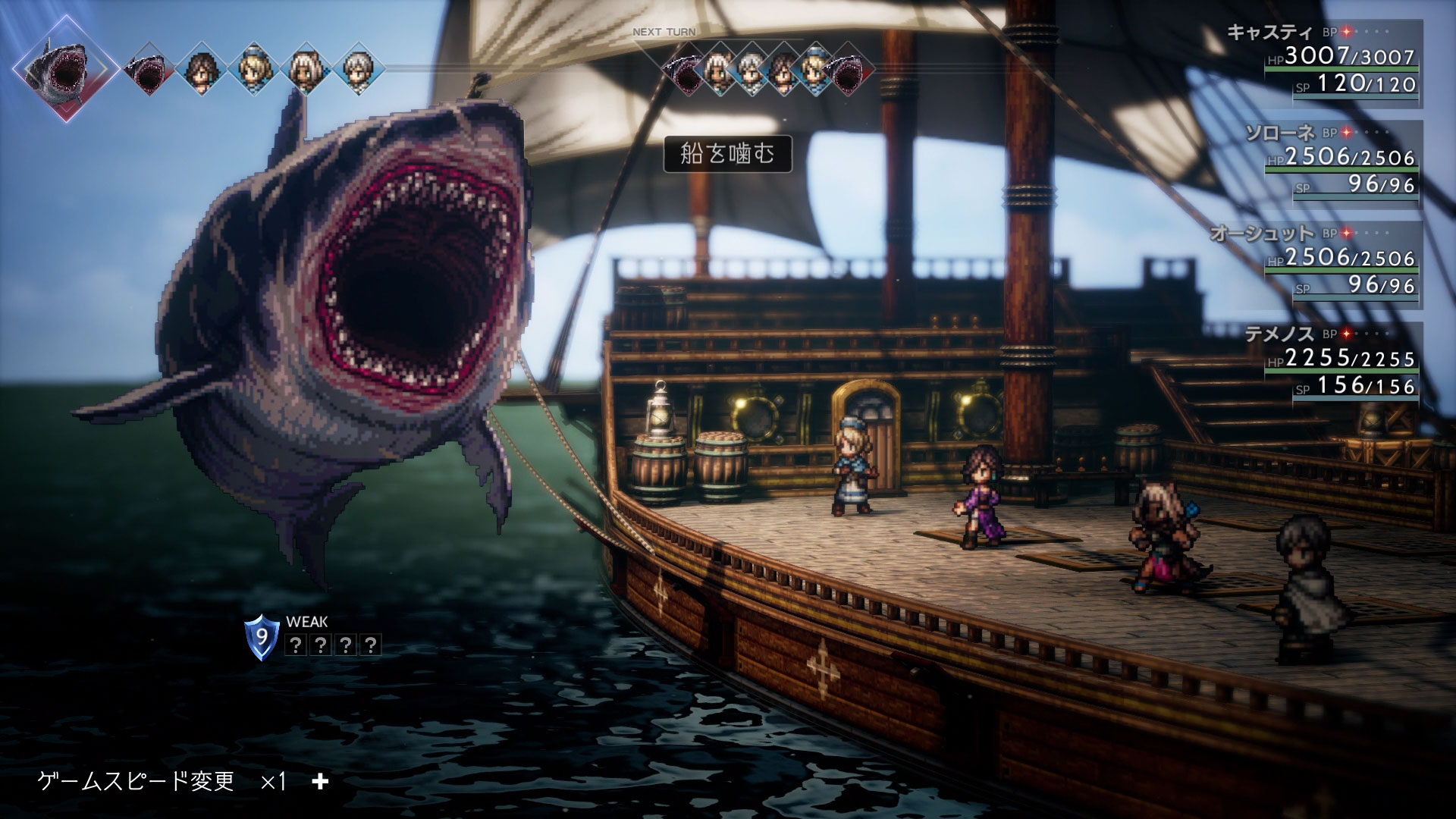Select the large active shark turn portrait
Image resolution: width=1456 pixels, height=819 pixels.
tap(66, 67)
